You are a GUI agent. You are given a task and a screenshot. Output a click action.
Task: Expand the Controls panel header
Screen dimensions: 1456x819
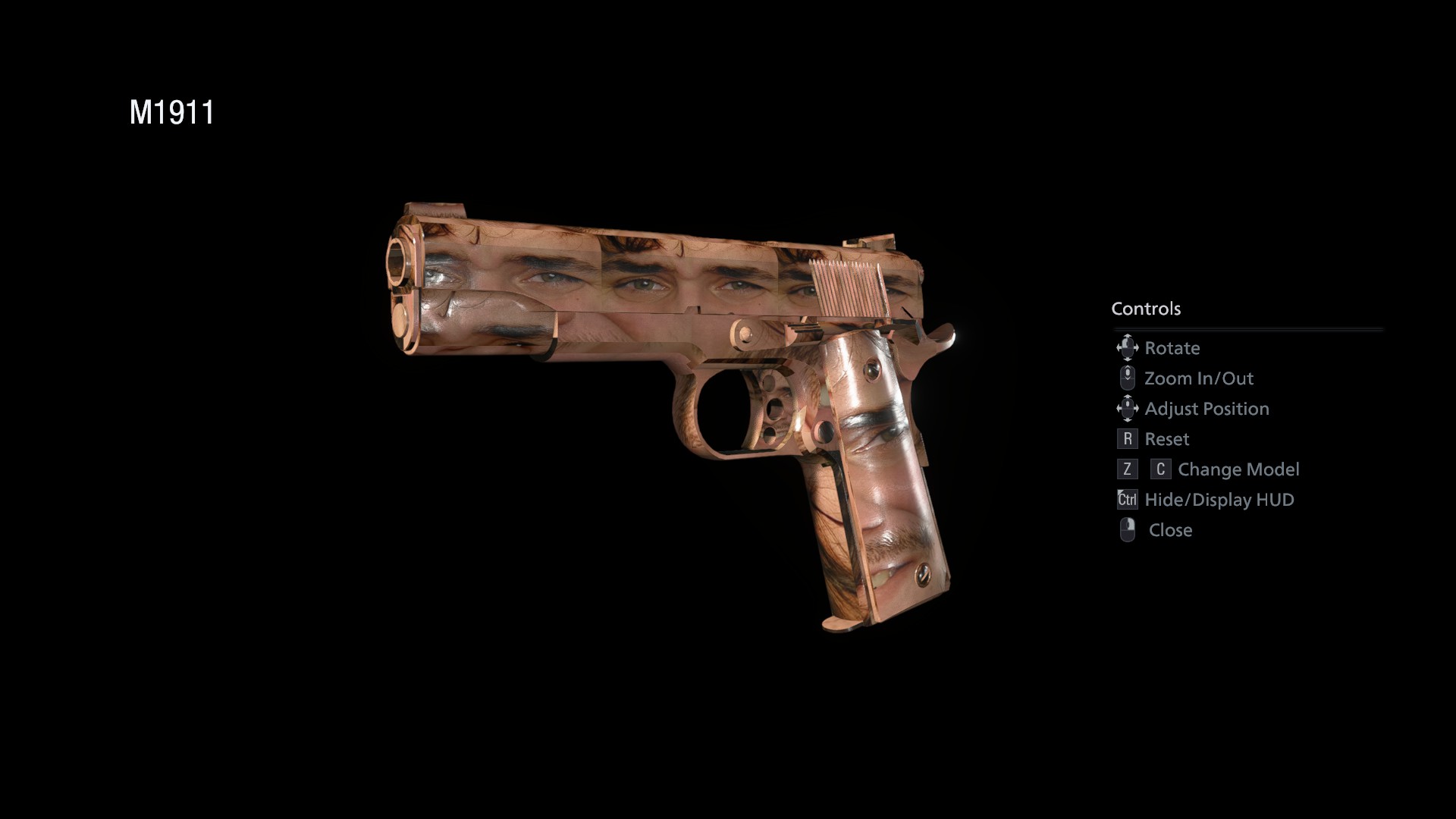(x=1147, y=309)
